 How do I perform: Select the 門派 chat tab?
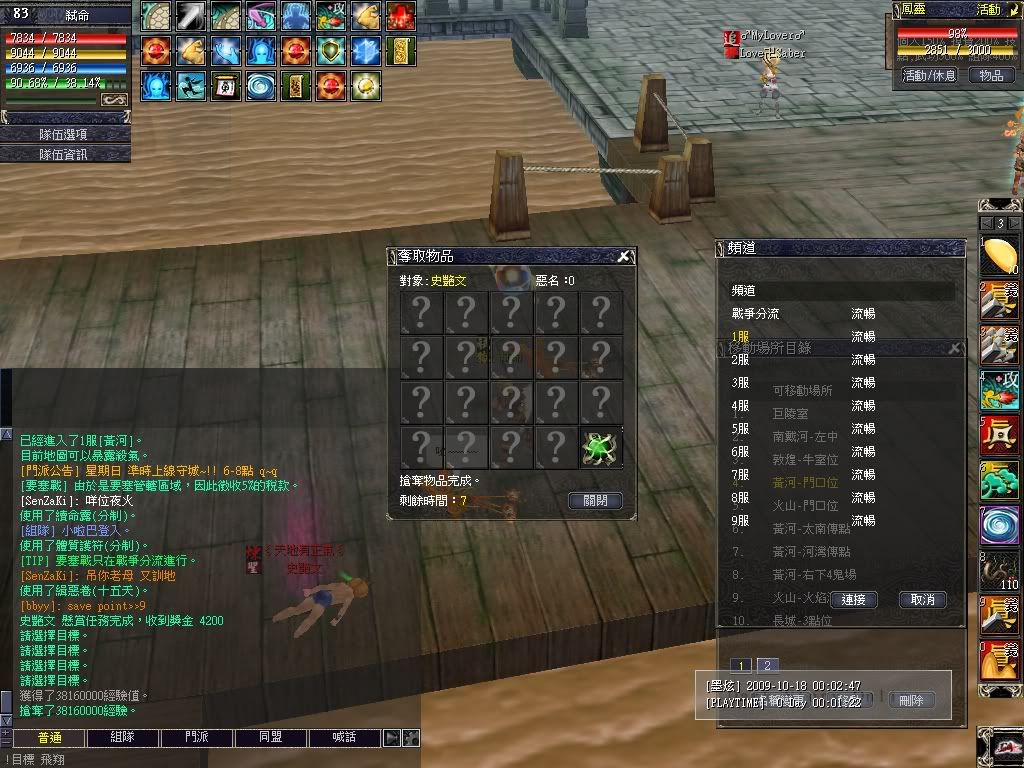coord(197,738)
